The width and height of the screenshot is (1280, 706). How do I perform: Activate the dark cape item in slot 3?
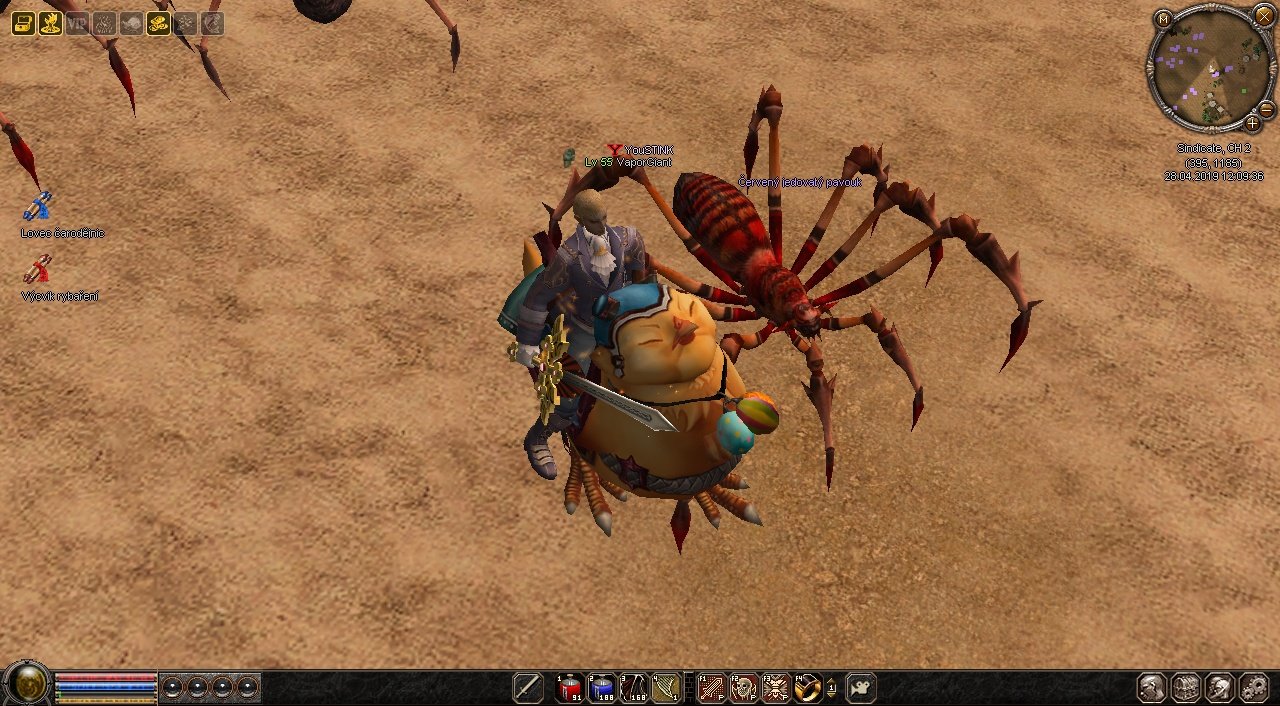tap(634, 688)
